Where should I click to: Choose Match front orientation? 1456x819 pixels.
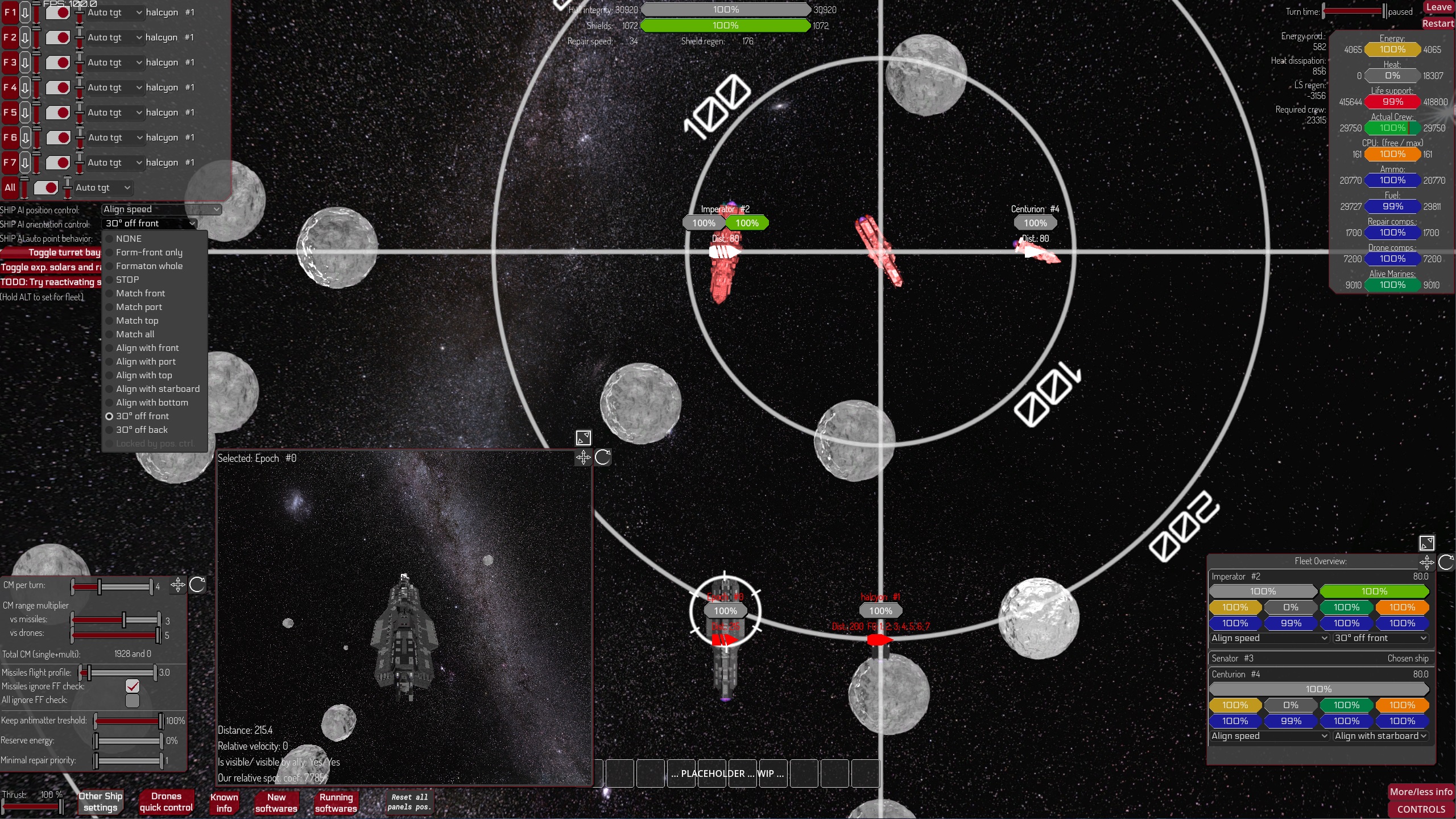pos(140,293)
